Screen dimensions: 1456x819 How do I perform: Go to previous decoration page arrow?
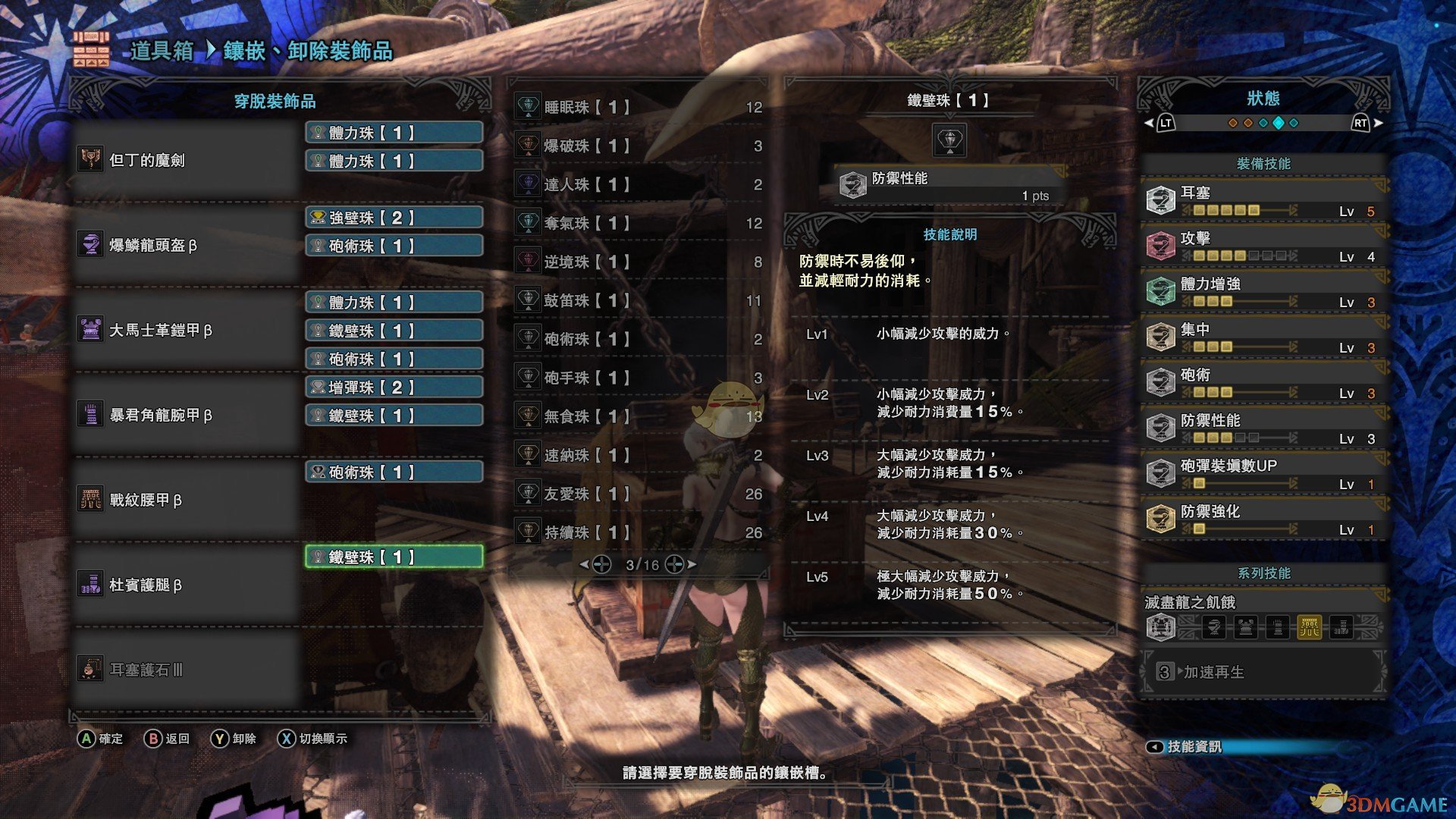coord(584,564)
